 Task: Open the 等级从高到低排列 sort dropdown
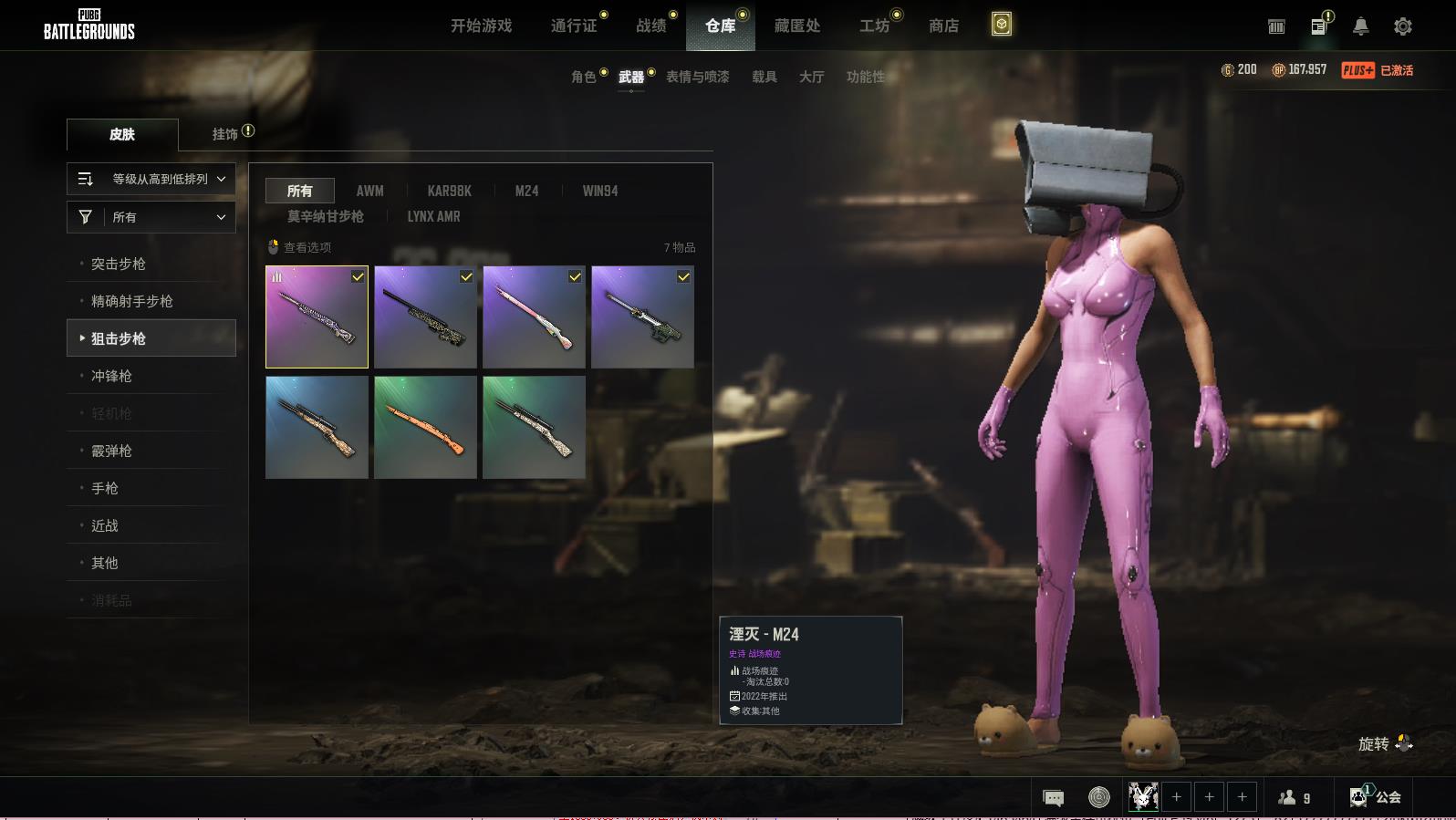[x=151, y=179]
